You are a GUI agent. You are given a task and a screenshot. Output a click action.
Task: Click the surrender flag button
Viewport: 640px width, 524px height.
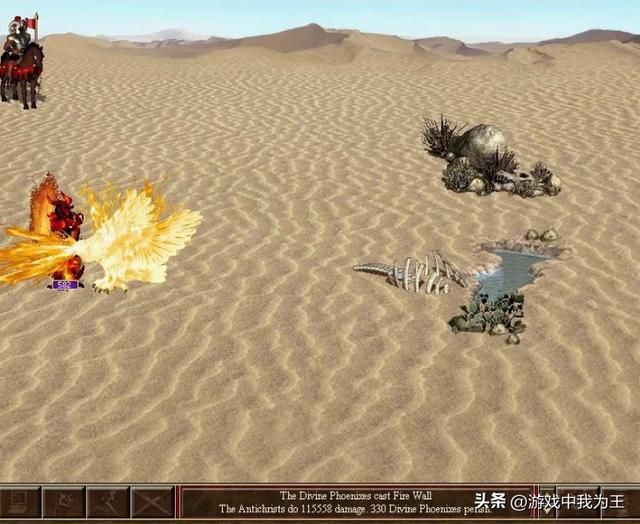click(x=64, y=503)
